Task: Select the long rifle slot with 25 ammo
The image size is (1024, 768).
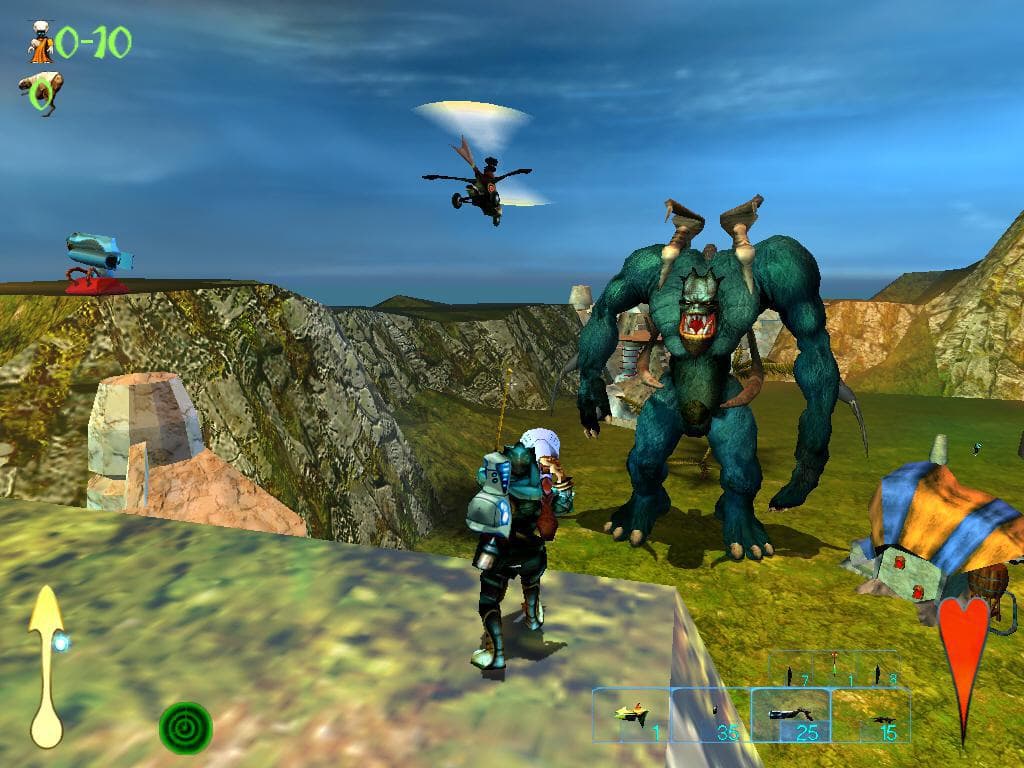Action: coord(790,715)
